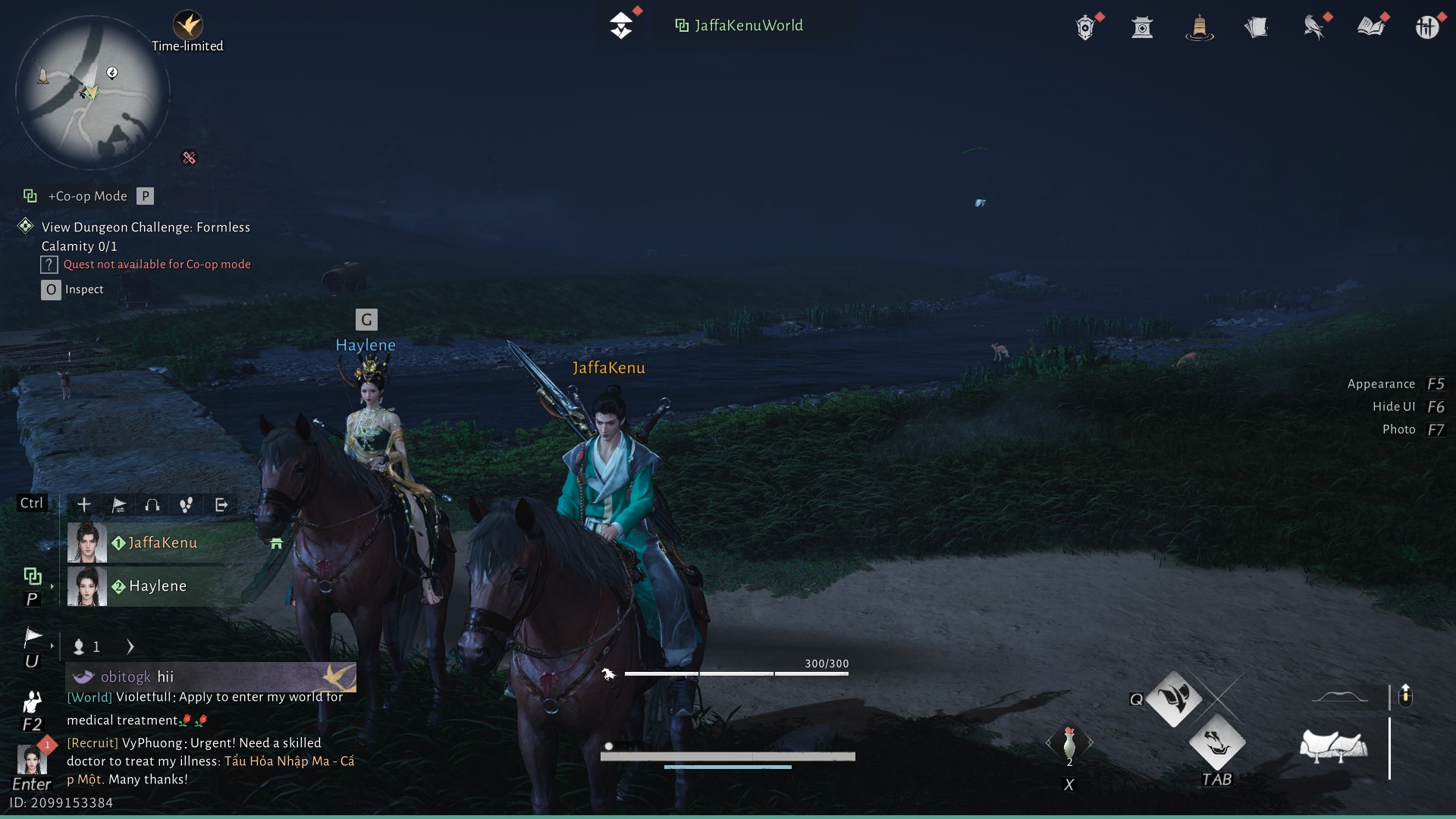Click the leave party exit-arrow icon

coord(221,505)
